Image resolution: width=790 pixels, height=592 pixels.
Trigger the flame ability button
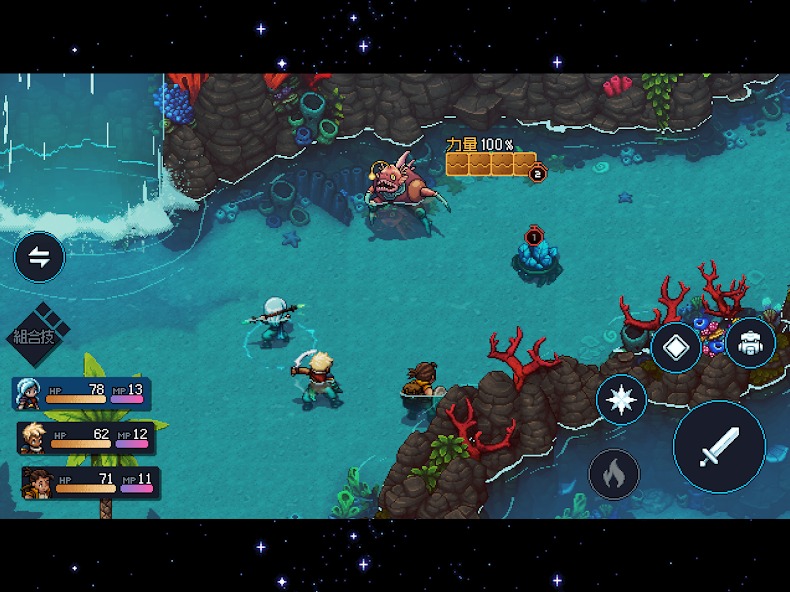pyautogui.click(x=614, y=473)
